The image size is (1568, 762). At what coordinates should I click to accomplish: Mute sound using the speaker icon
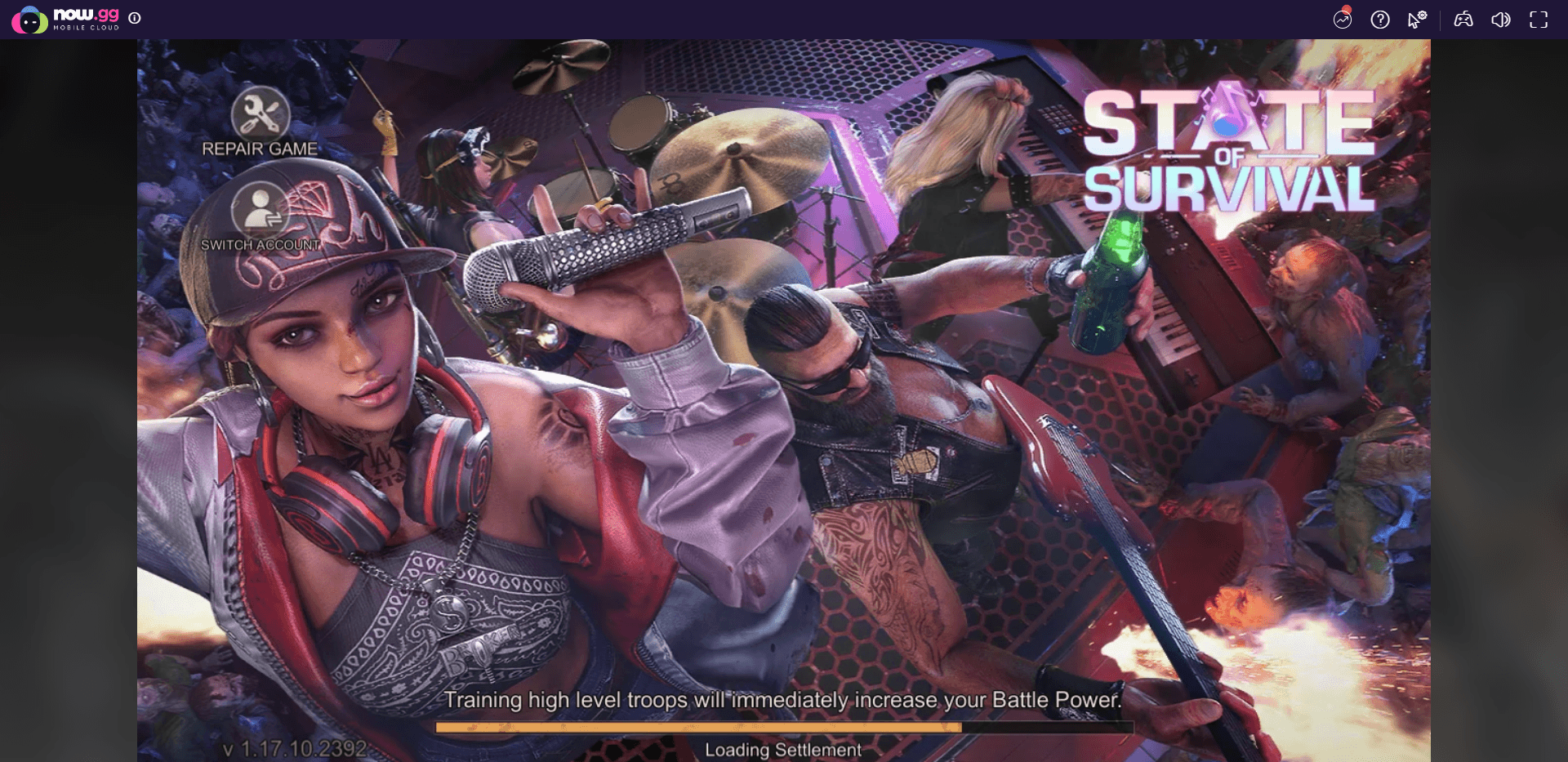tap(1500, 20)
